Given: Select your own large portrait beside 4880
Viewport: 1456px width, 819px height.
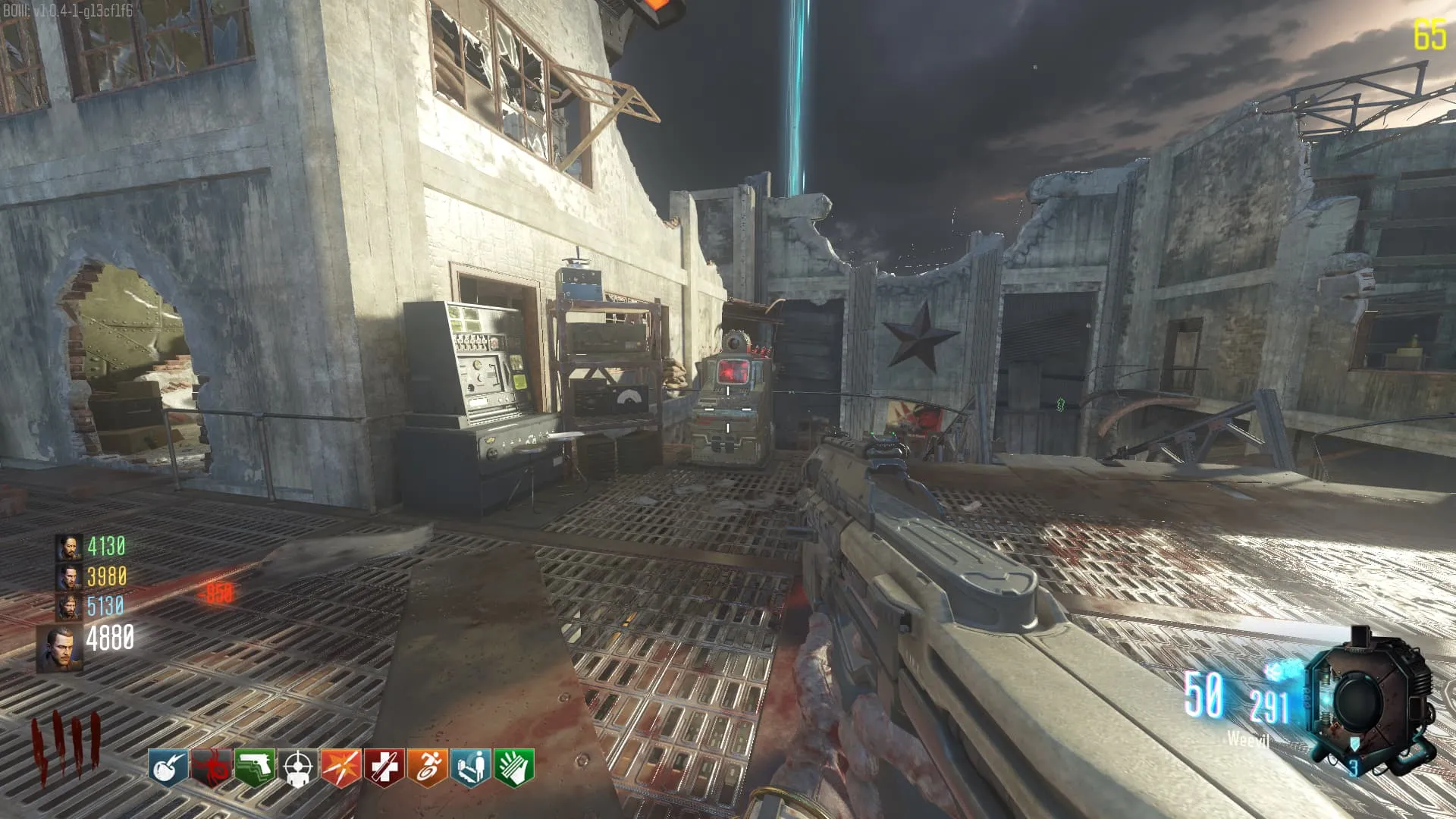Looking at the screenshot, I should (61, 649).
